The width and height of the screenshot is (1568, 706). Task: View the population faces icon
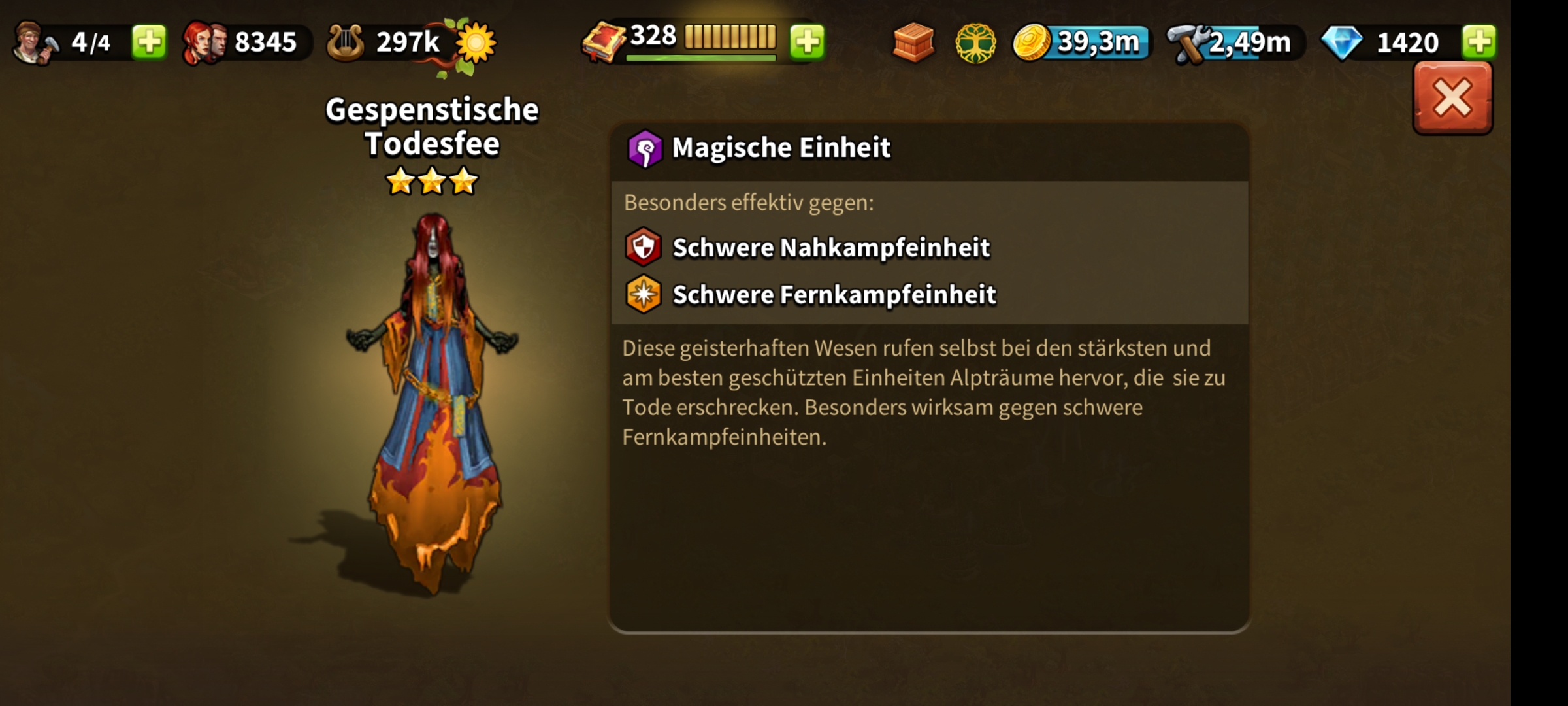tap(205, 42)
